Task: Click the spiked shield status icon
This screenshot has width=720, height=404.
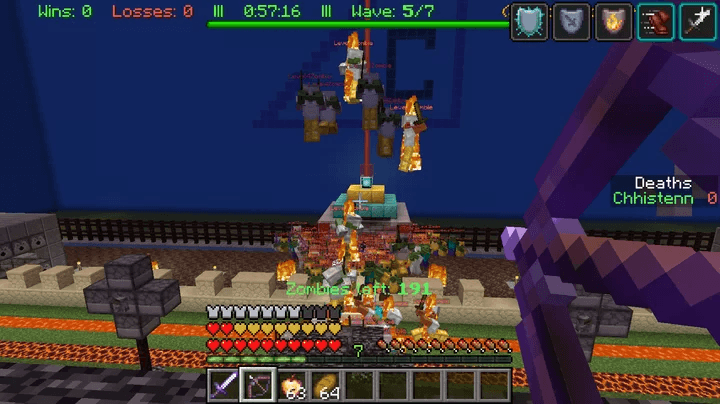Action: tap(529, 21)
